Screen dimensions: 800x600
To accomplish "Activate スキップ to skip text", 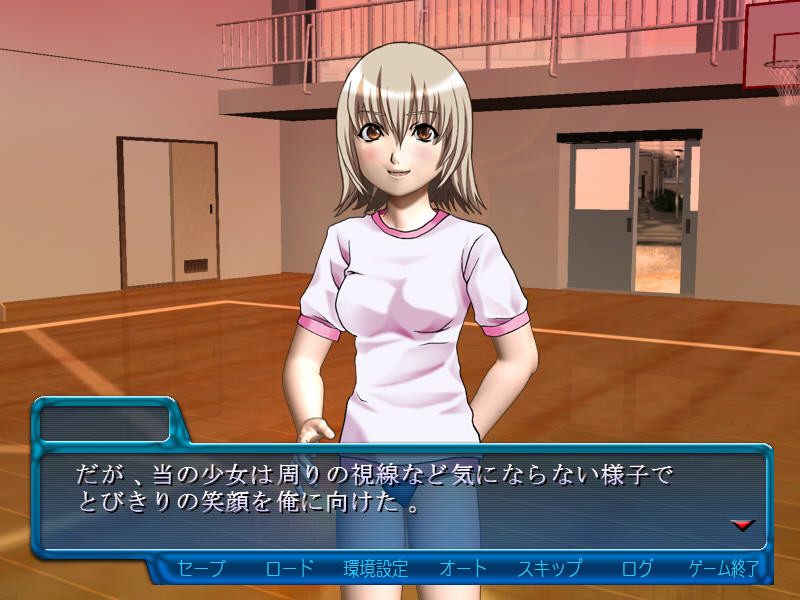I will click(549, 569).
